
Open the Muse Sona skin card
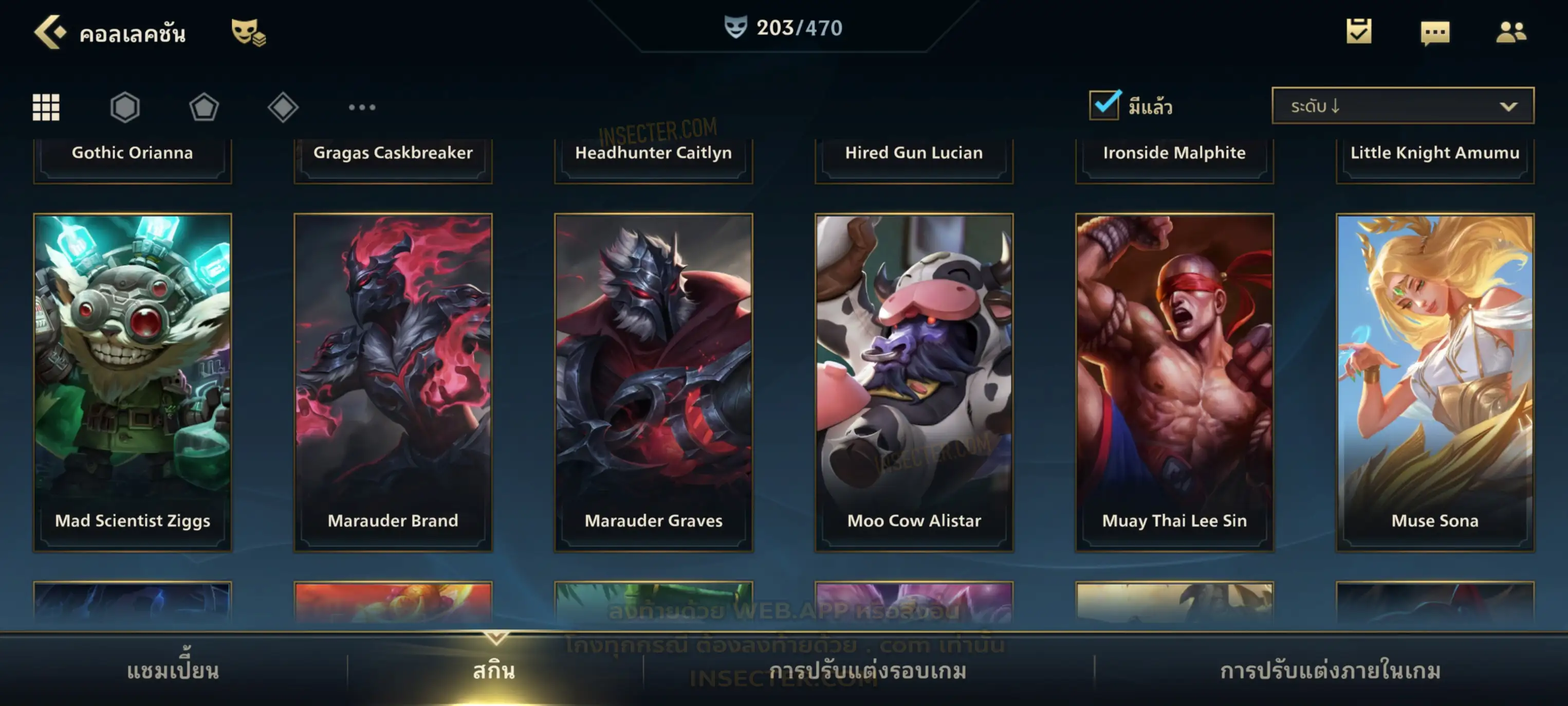[x=1435, y=382]
